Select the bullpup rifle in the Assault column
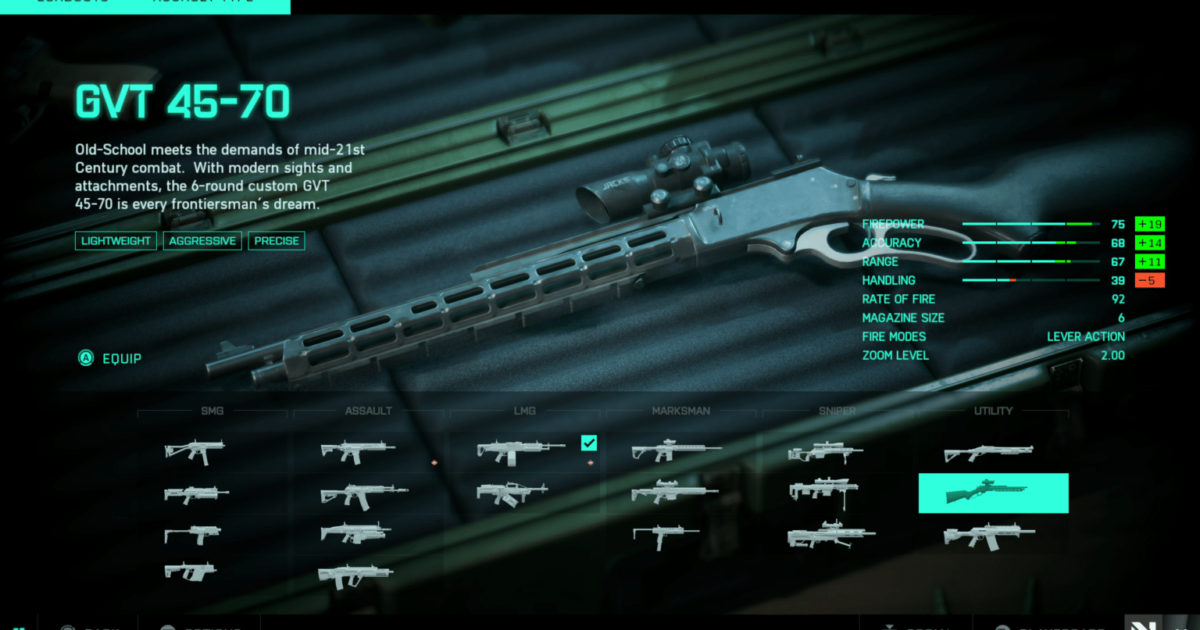Viewport: 1200px width, 630px height. tap(355, 575)
